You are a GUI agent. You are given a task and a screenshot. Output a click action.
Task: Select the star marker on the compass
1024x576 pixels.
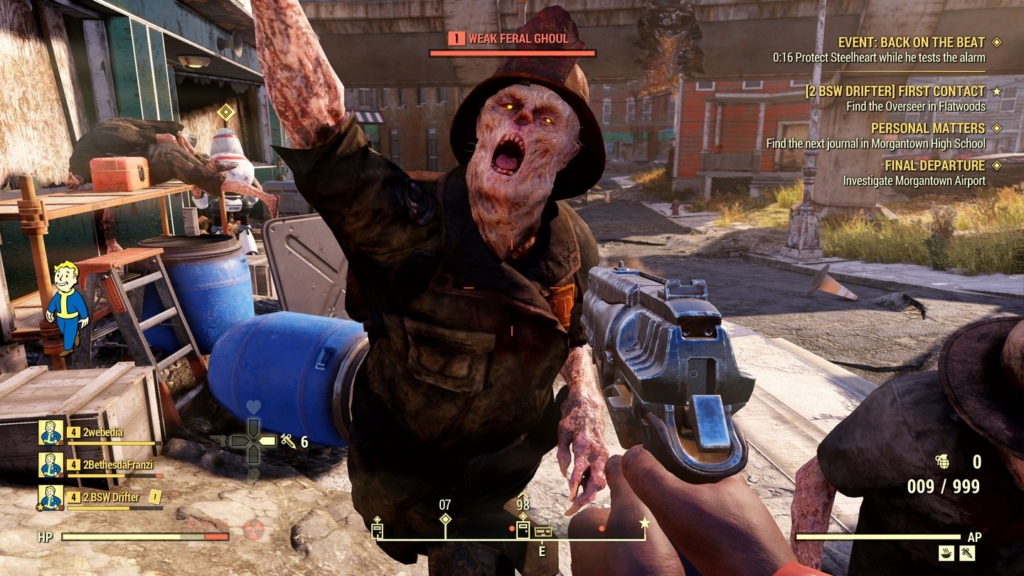pos(644,522)
